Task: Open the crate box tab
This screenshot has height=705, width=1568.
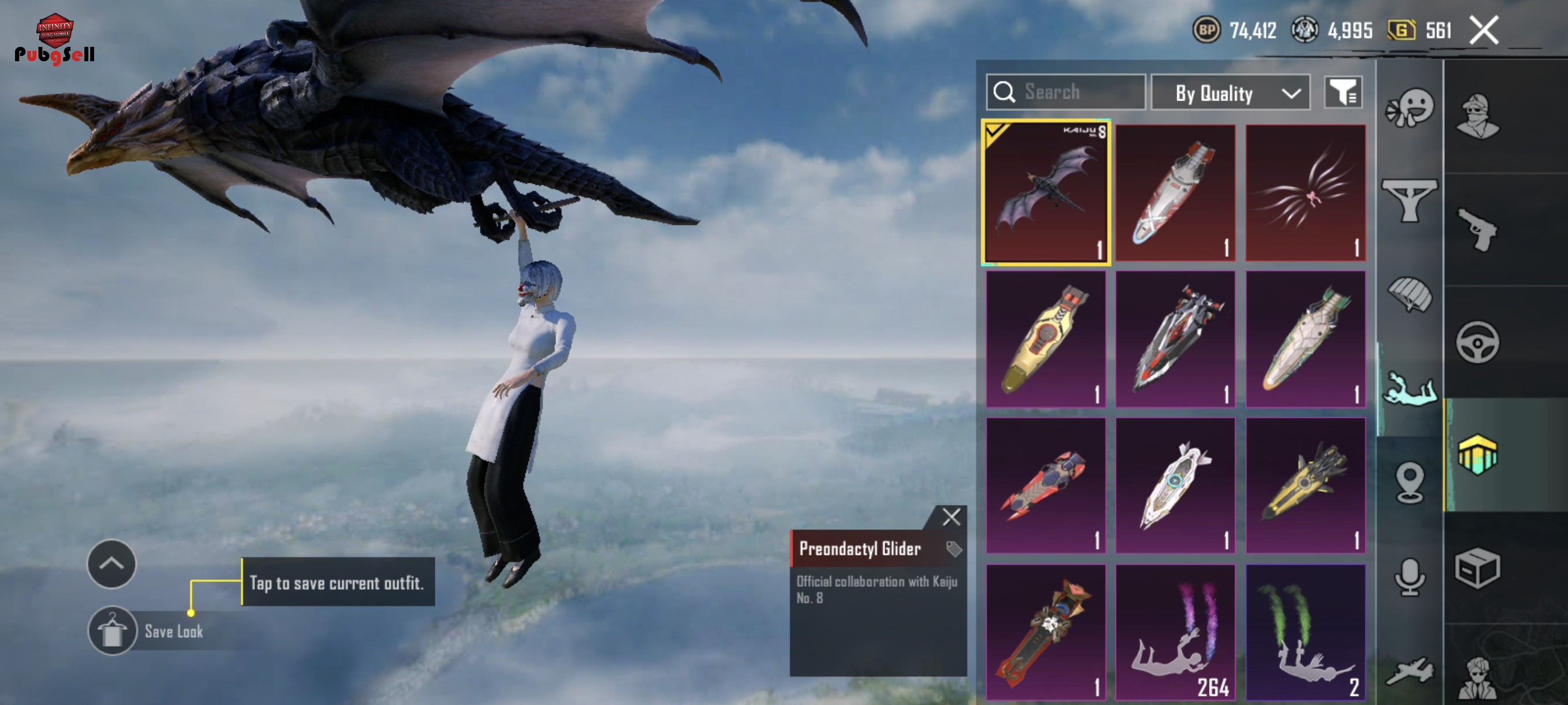Action: [1477, 568]
